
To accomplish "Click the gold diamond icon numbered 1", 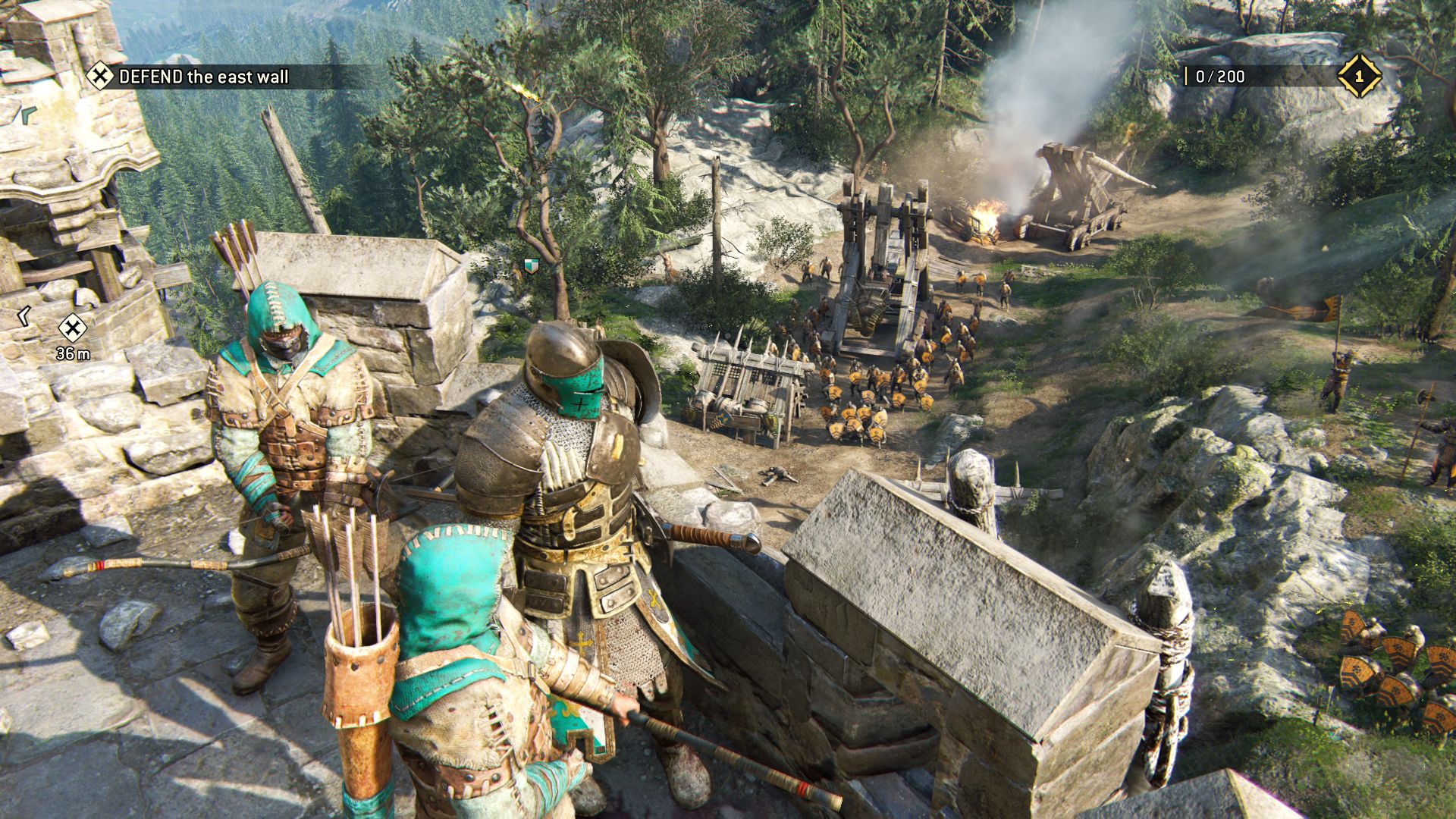I will [1359, 76].
